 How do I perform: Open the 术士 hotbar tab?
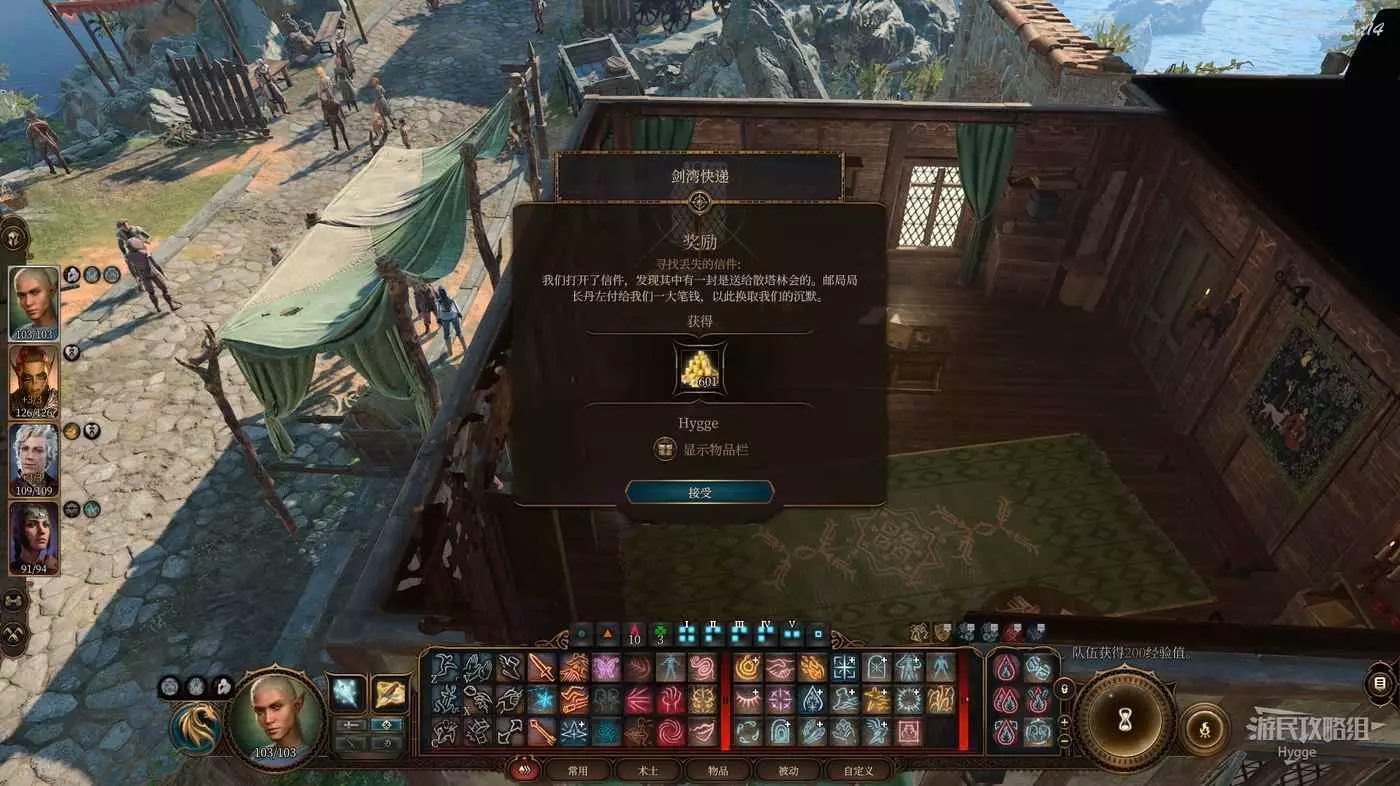[x=647, y=771]
